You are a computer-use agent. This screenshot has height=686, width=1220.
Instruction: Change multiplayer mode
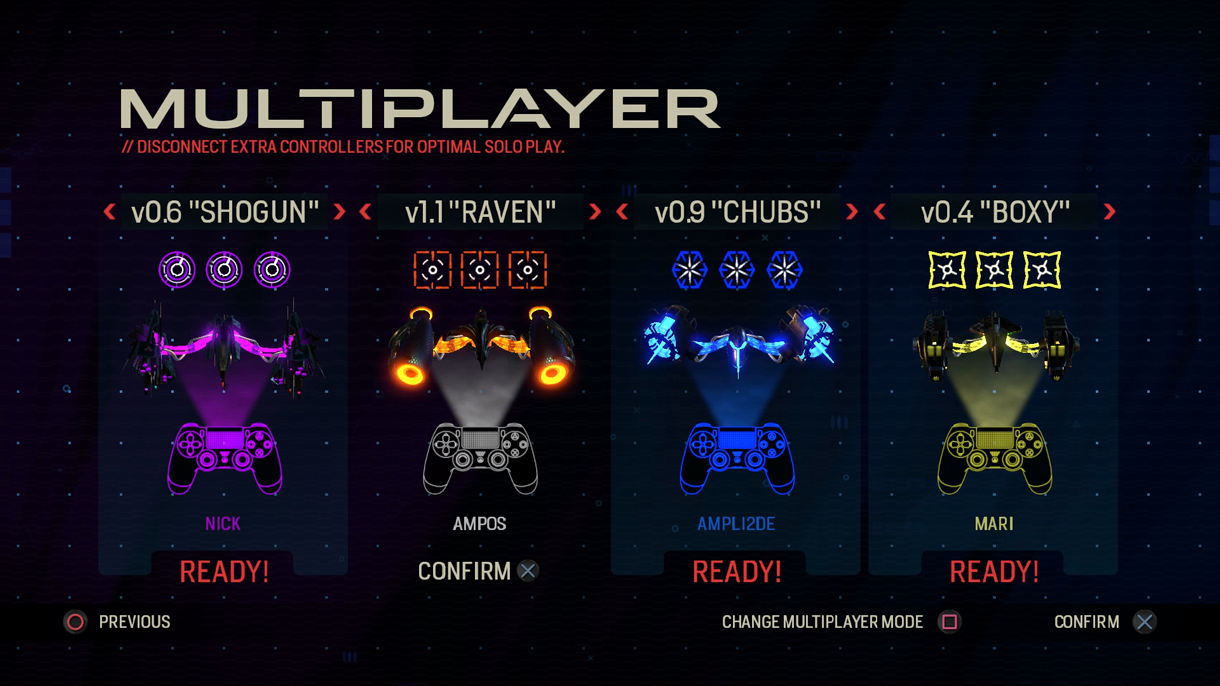coord(840,622)
